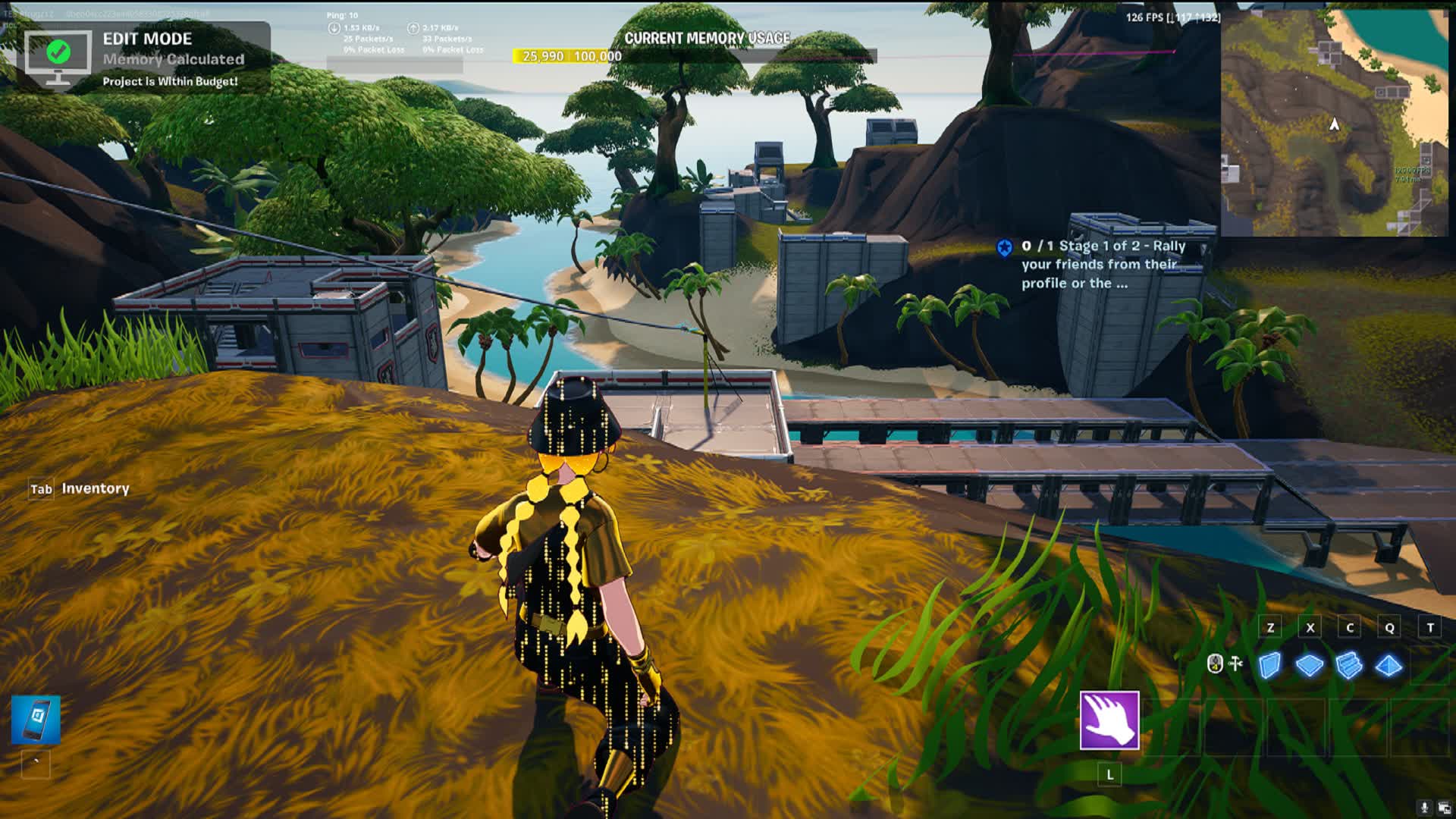Click the yellow building materials icon
The width and height of the screenshot is (1456, 819).
[1216, 664]
